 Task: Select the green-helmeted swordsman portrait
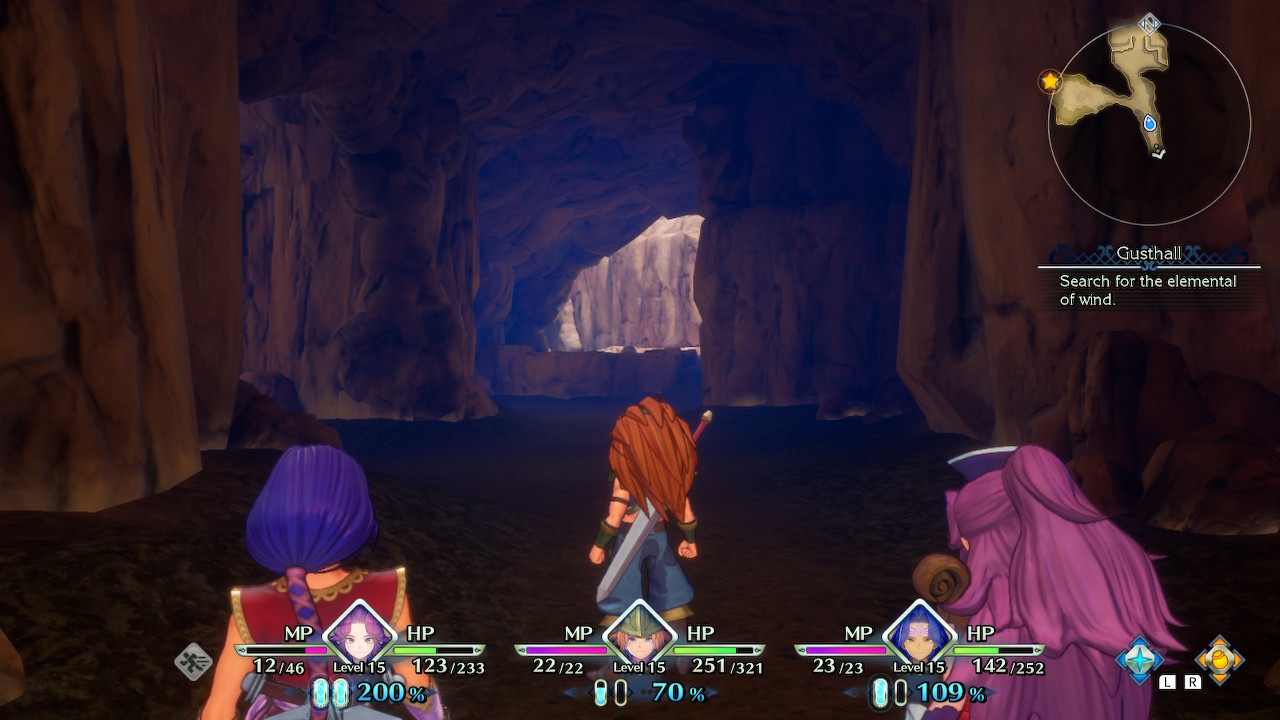tap(639, 633)
